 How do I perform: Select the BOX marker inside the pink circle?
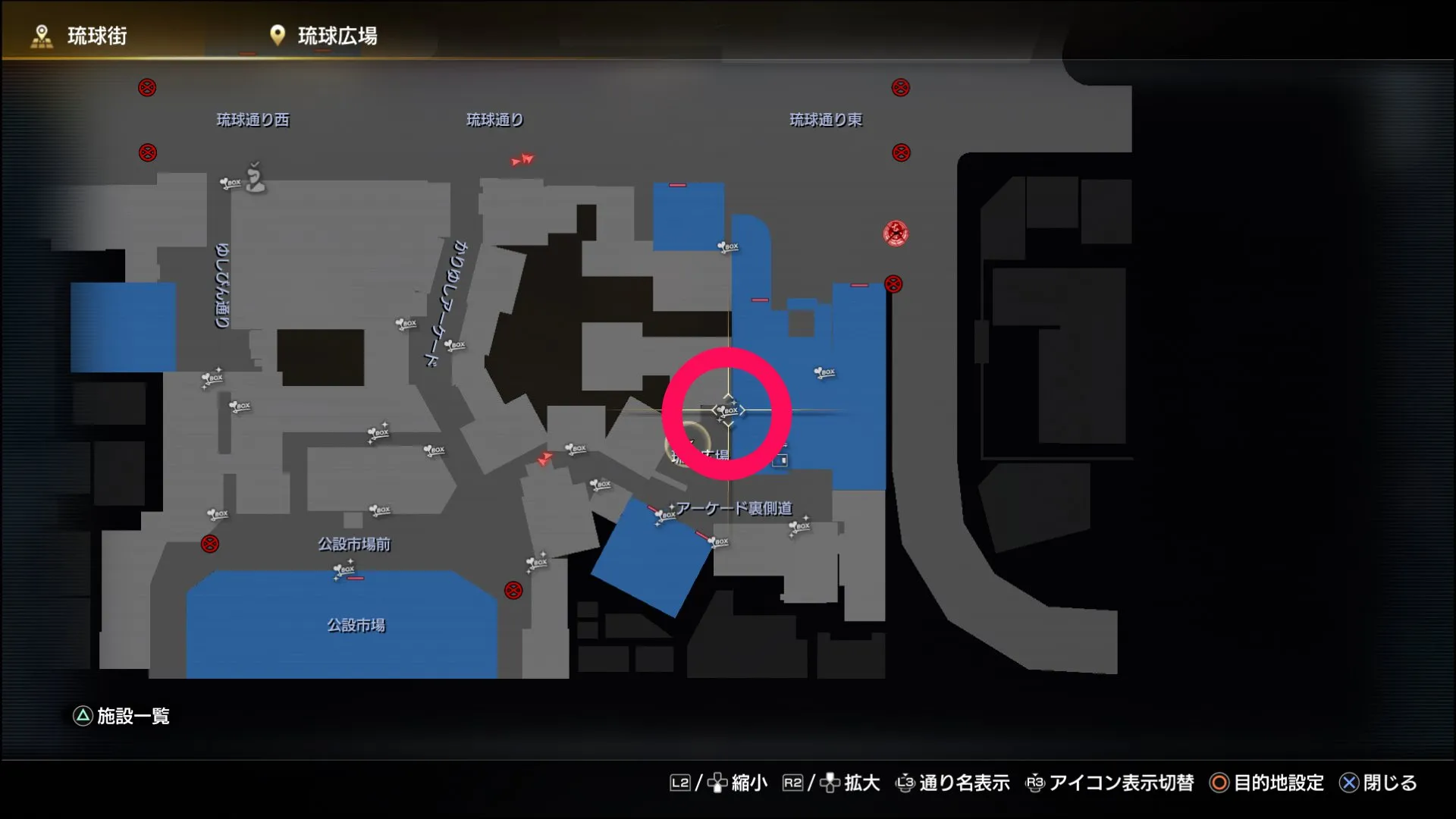(x=728, y=410)
